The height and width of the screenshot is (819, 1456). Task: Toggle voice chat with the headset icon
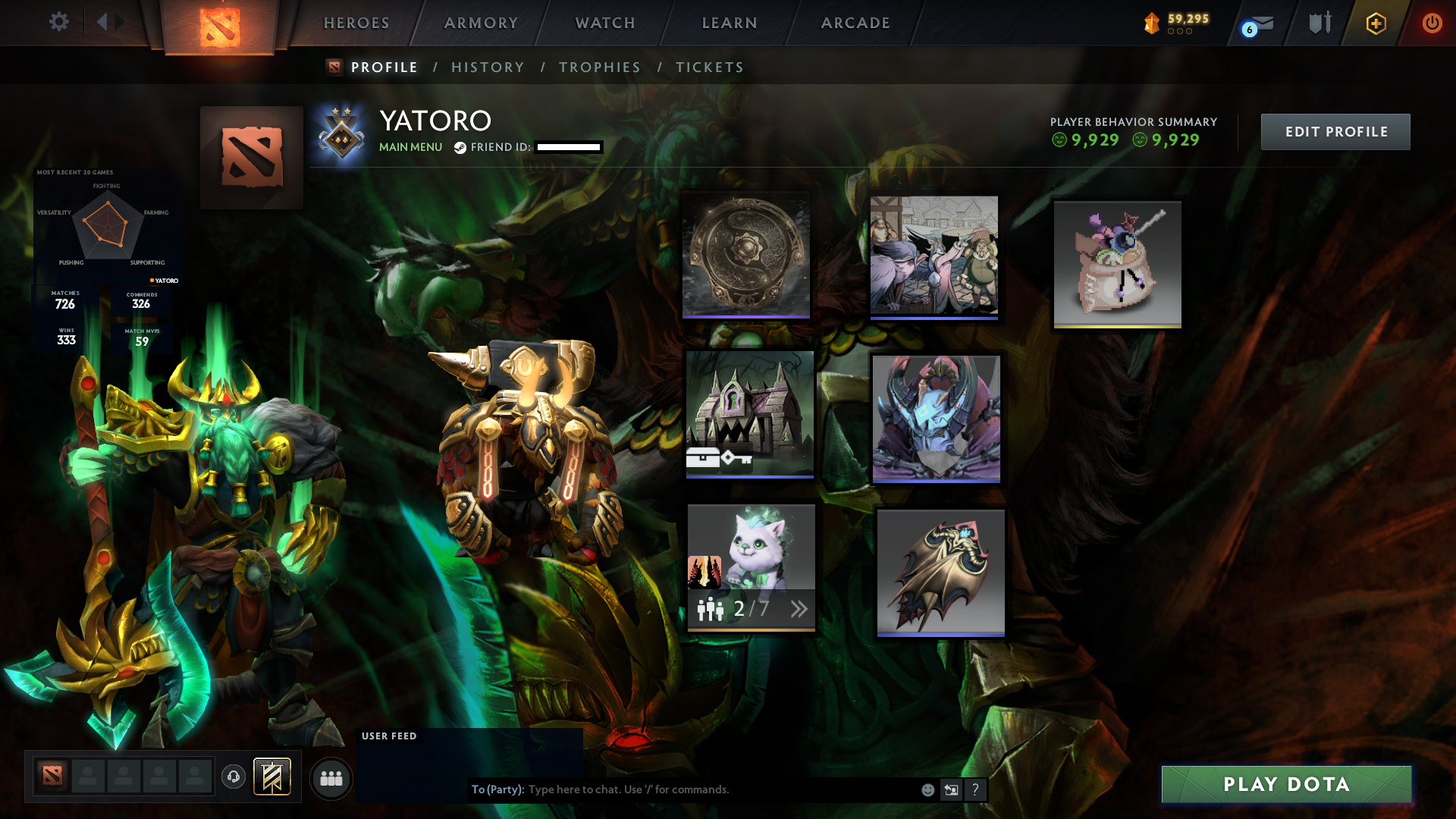[234, 777]
